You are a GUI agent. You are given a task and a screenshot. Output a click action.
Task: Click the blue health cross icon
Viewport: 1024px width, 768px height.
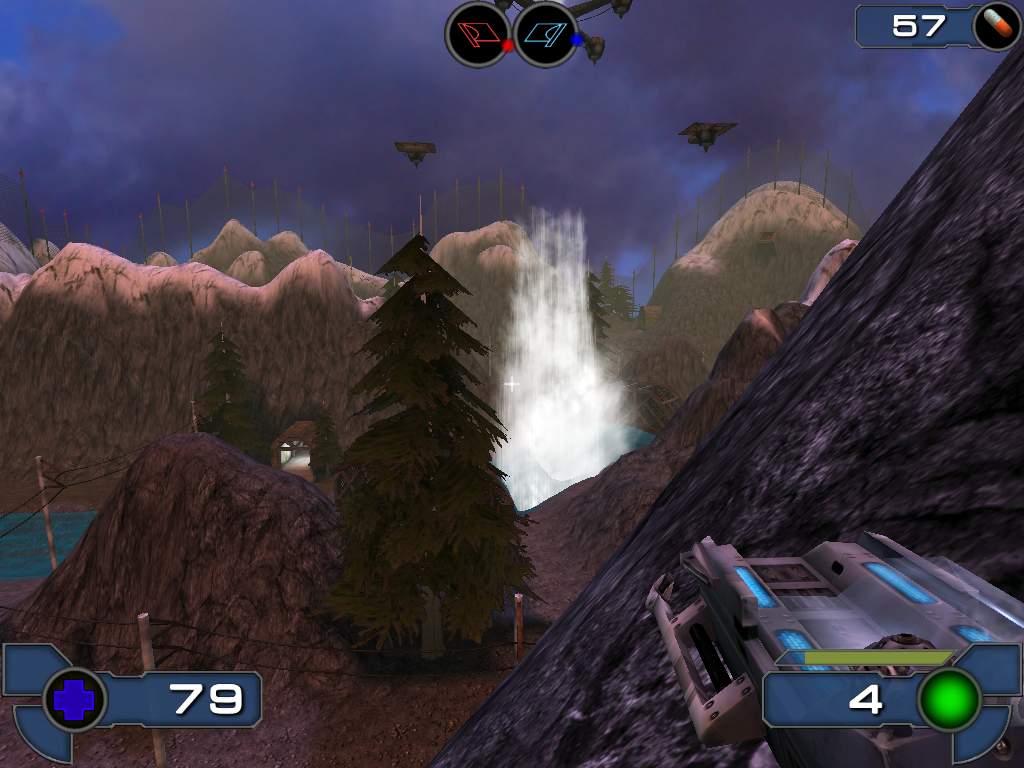point(73,699)
